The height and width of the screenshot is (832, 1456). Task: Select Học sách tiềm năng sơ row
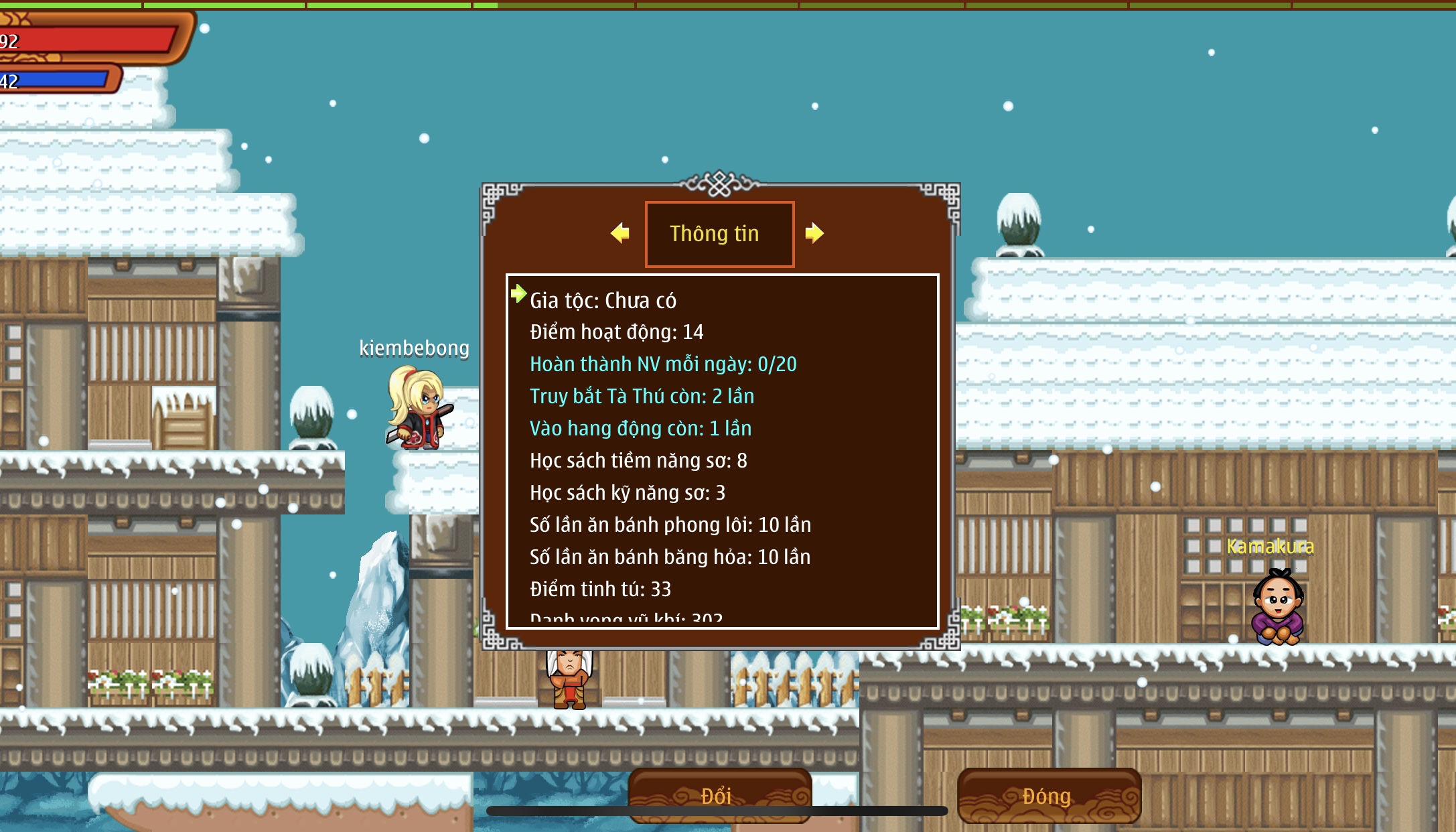(638, 461)
